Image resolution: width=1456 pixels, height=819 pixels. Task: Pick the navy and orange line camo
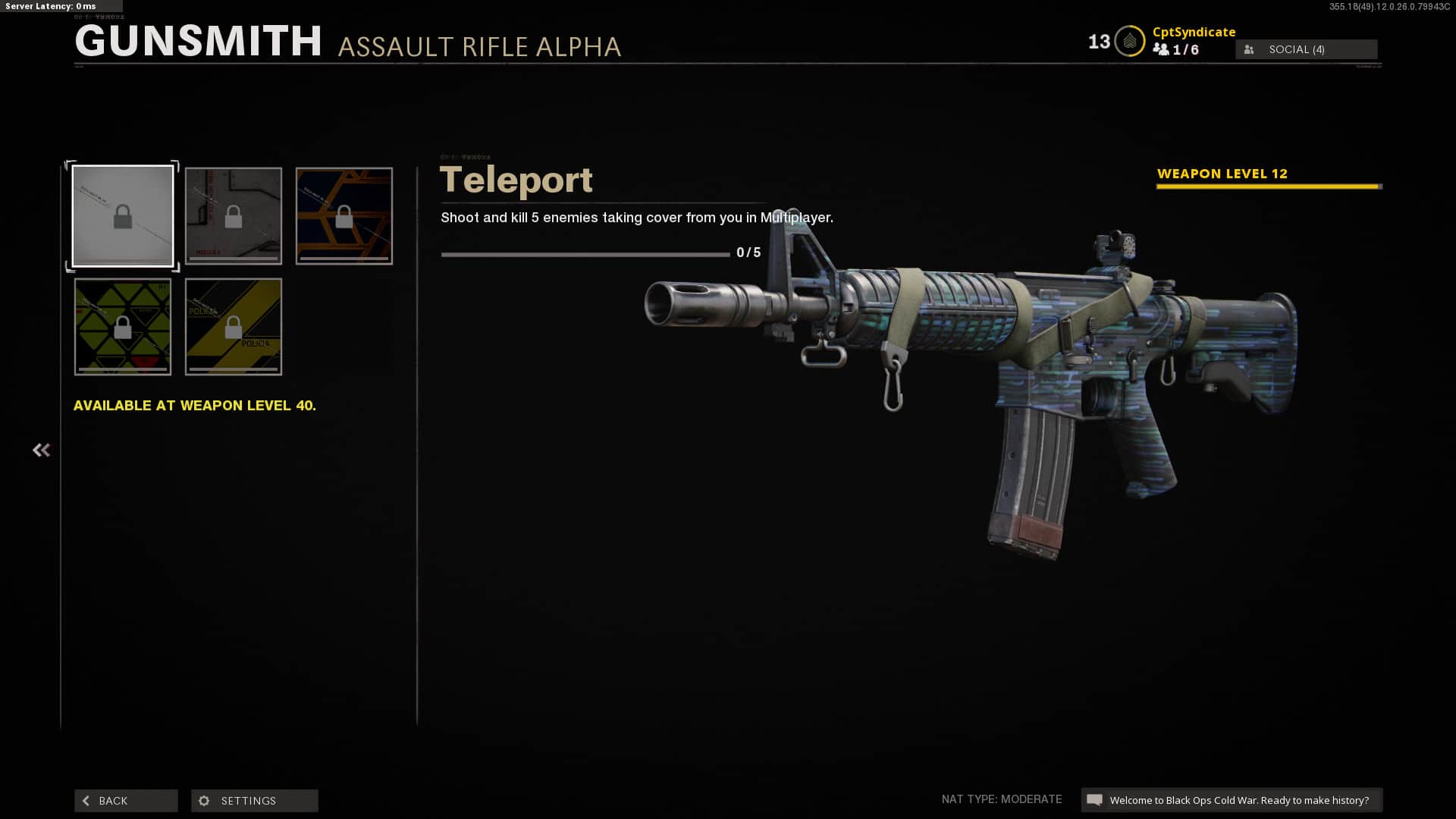click(344, 216)
